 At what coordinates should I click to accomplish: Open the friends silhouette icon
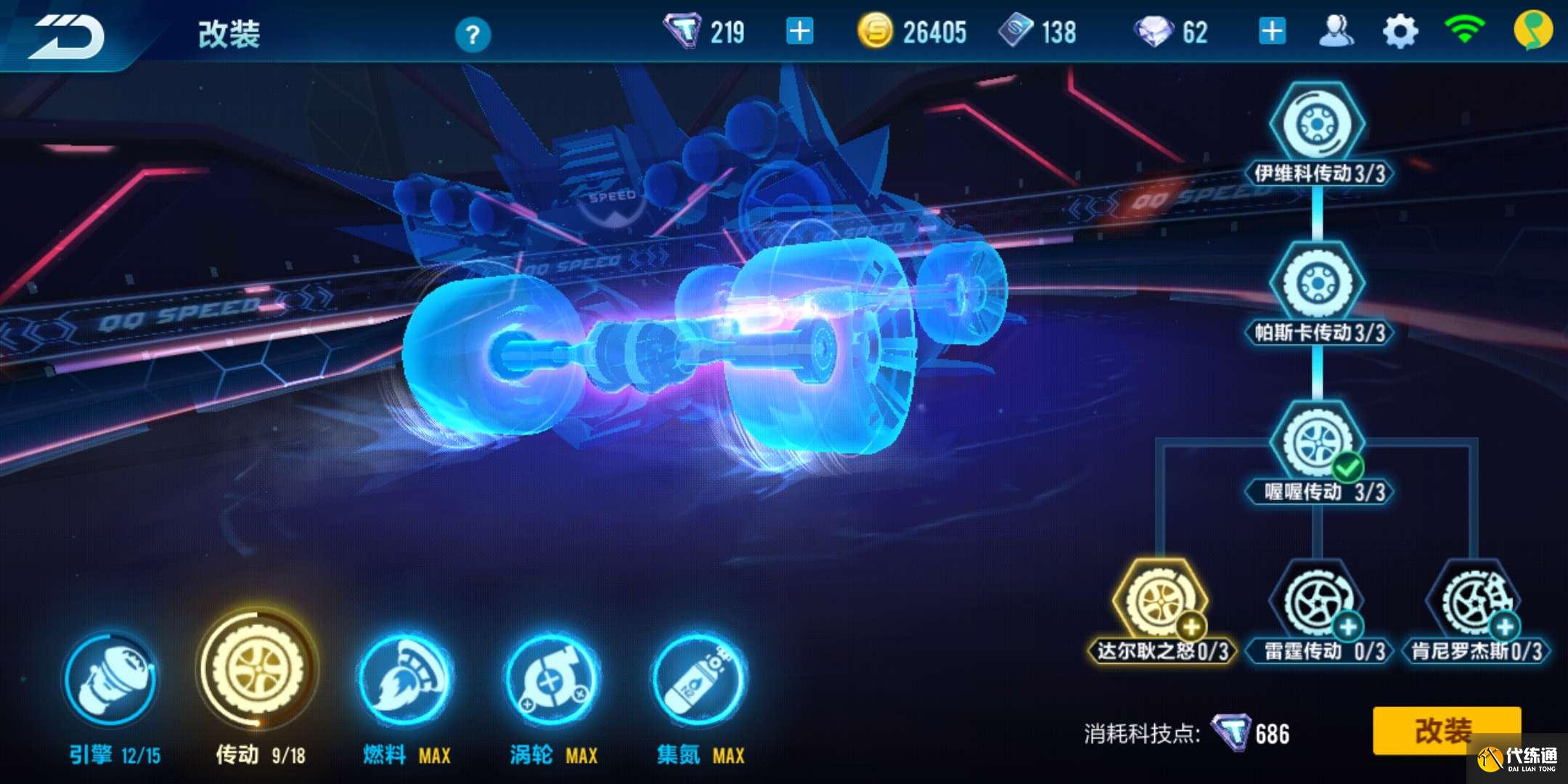(1336, 32)
